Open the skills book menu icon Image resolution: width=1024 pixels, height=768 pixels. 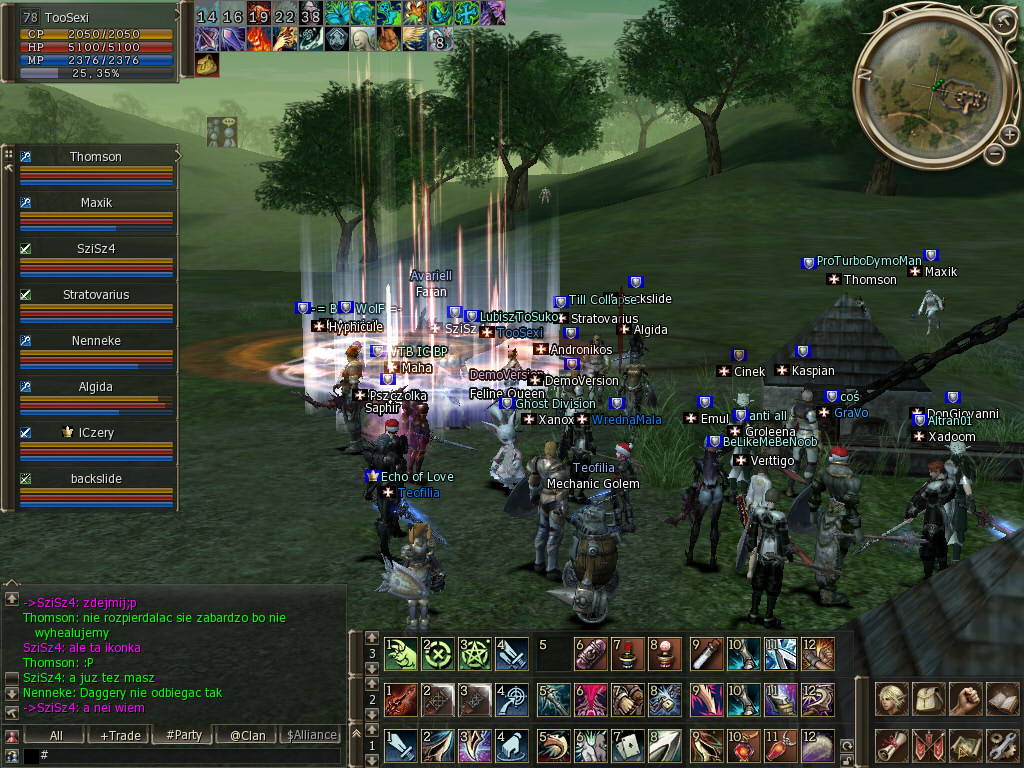click(x=1001, y=699)
